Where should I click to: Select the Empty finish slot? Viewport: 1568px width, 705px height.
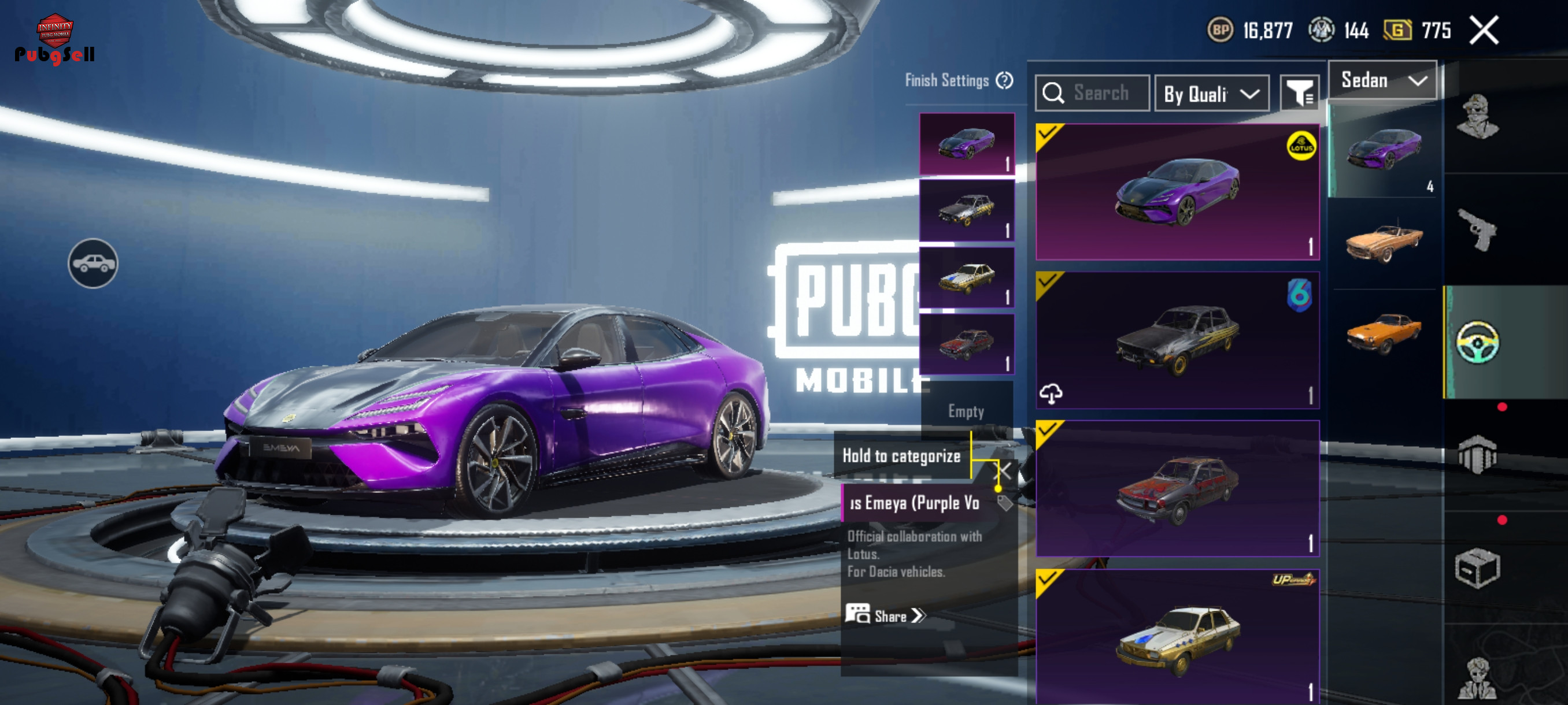tap(966, 411)
